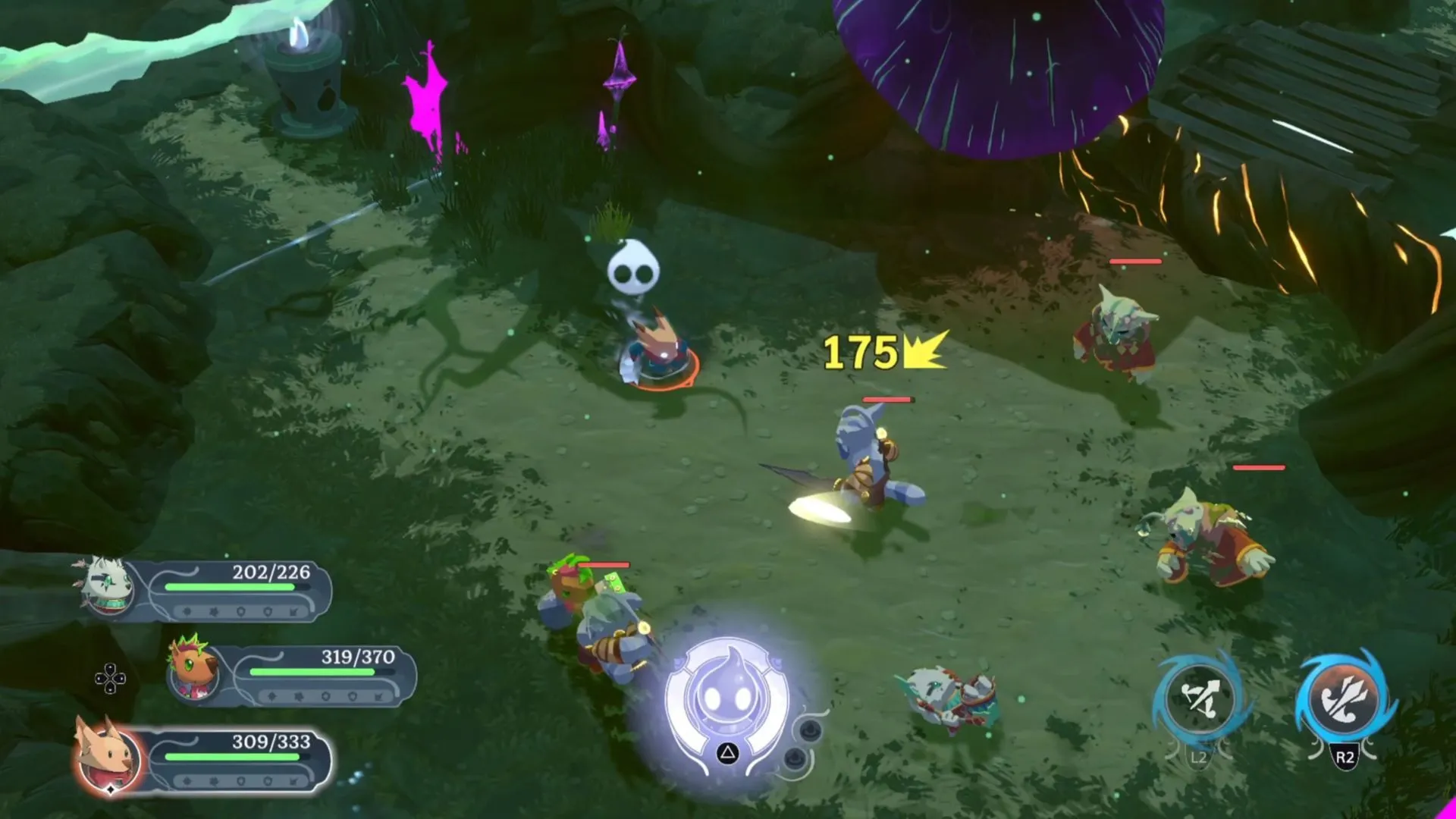1456x819 pixels.
Task: Click the fox character's portrait
Action: 108,755
